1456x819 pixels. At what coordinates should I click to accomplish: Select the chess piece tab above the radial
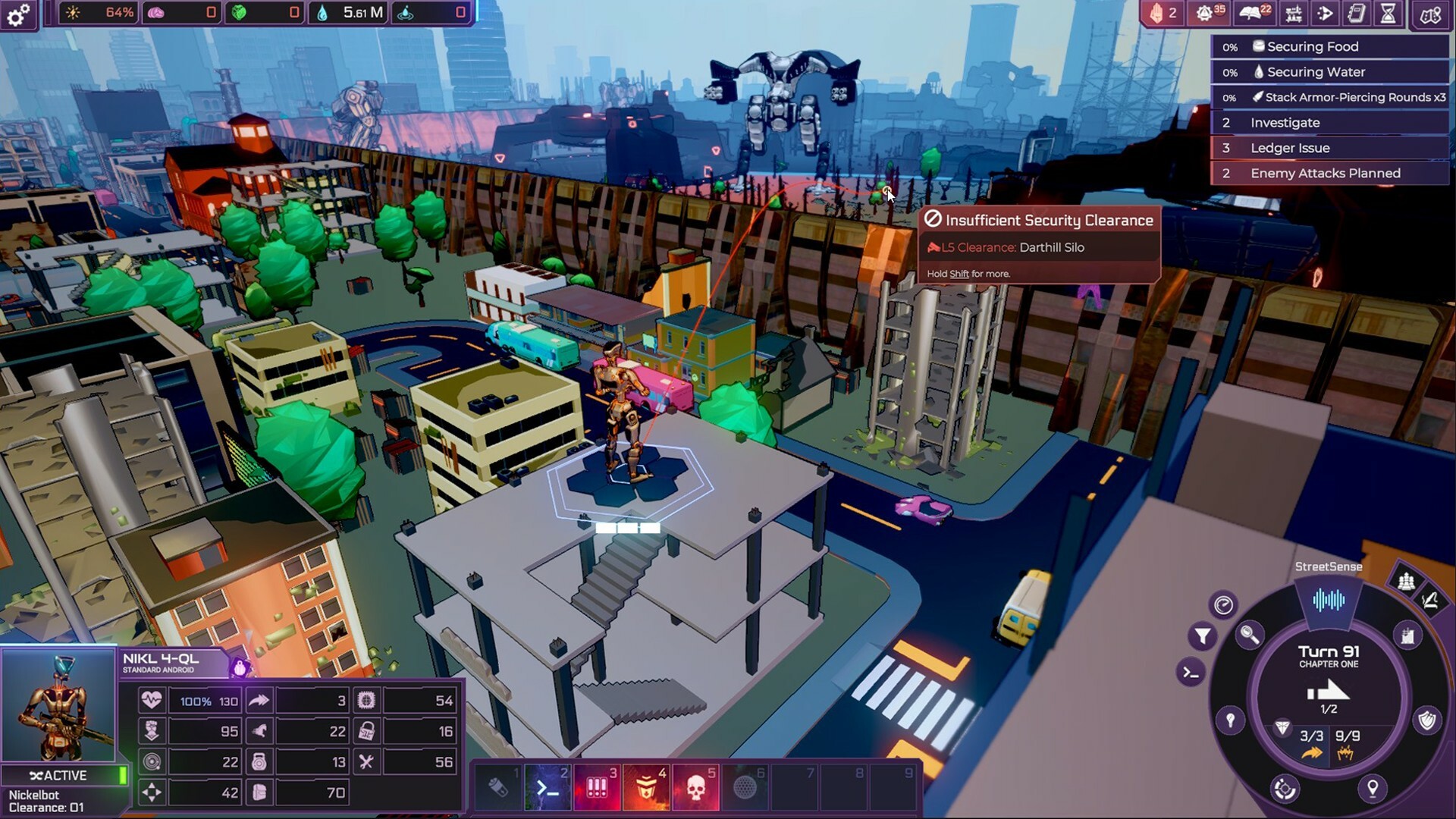click(1406, 582)
